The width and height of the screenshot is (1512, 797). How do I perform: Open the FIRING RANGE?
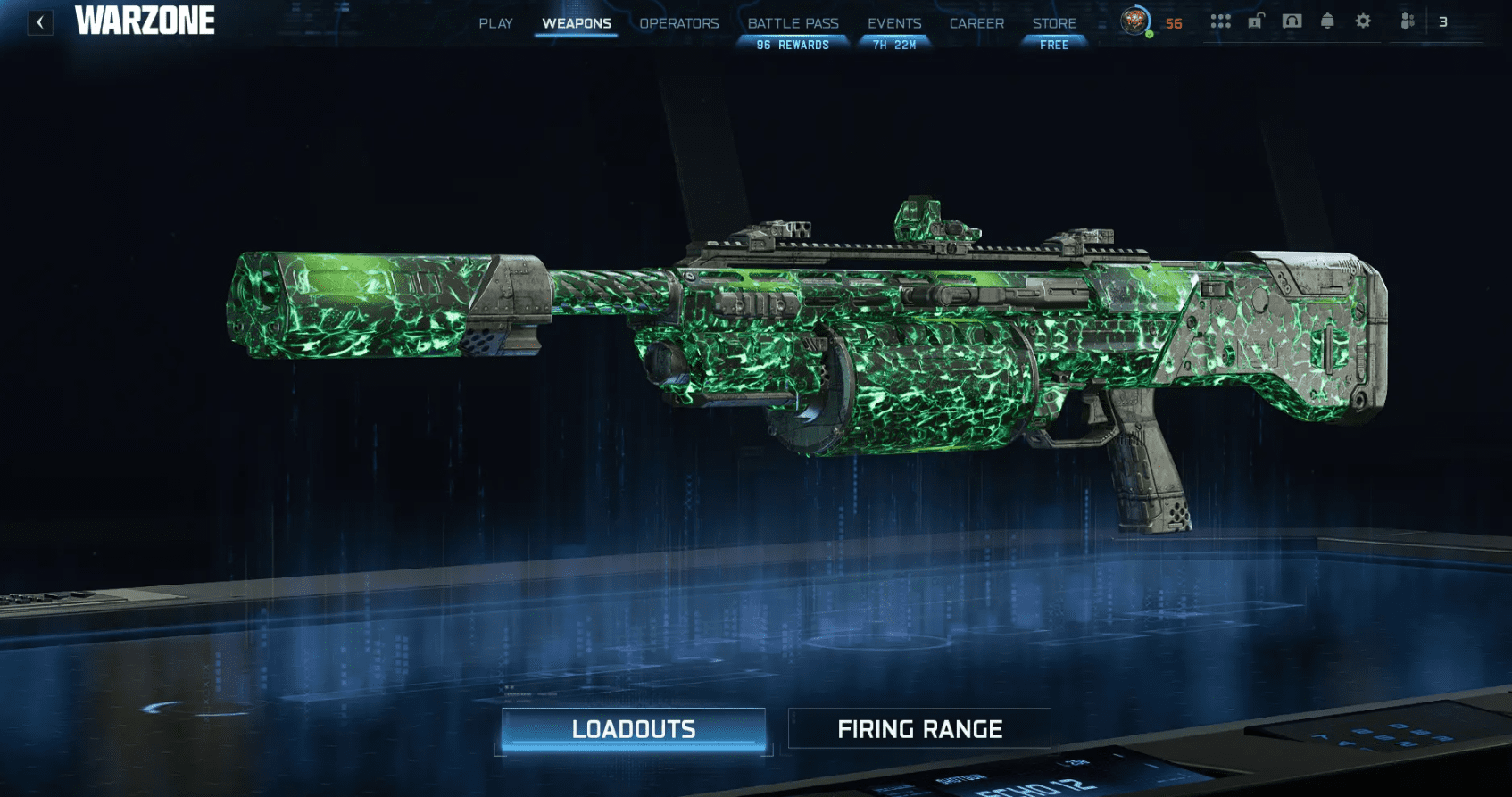click(x=919, y=727)
